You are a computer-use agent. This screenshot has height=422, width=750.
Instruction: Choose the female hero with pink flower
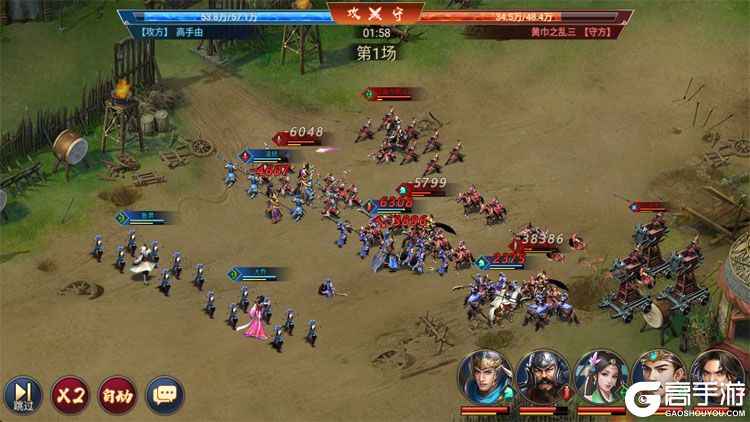pos(601,376)
